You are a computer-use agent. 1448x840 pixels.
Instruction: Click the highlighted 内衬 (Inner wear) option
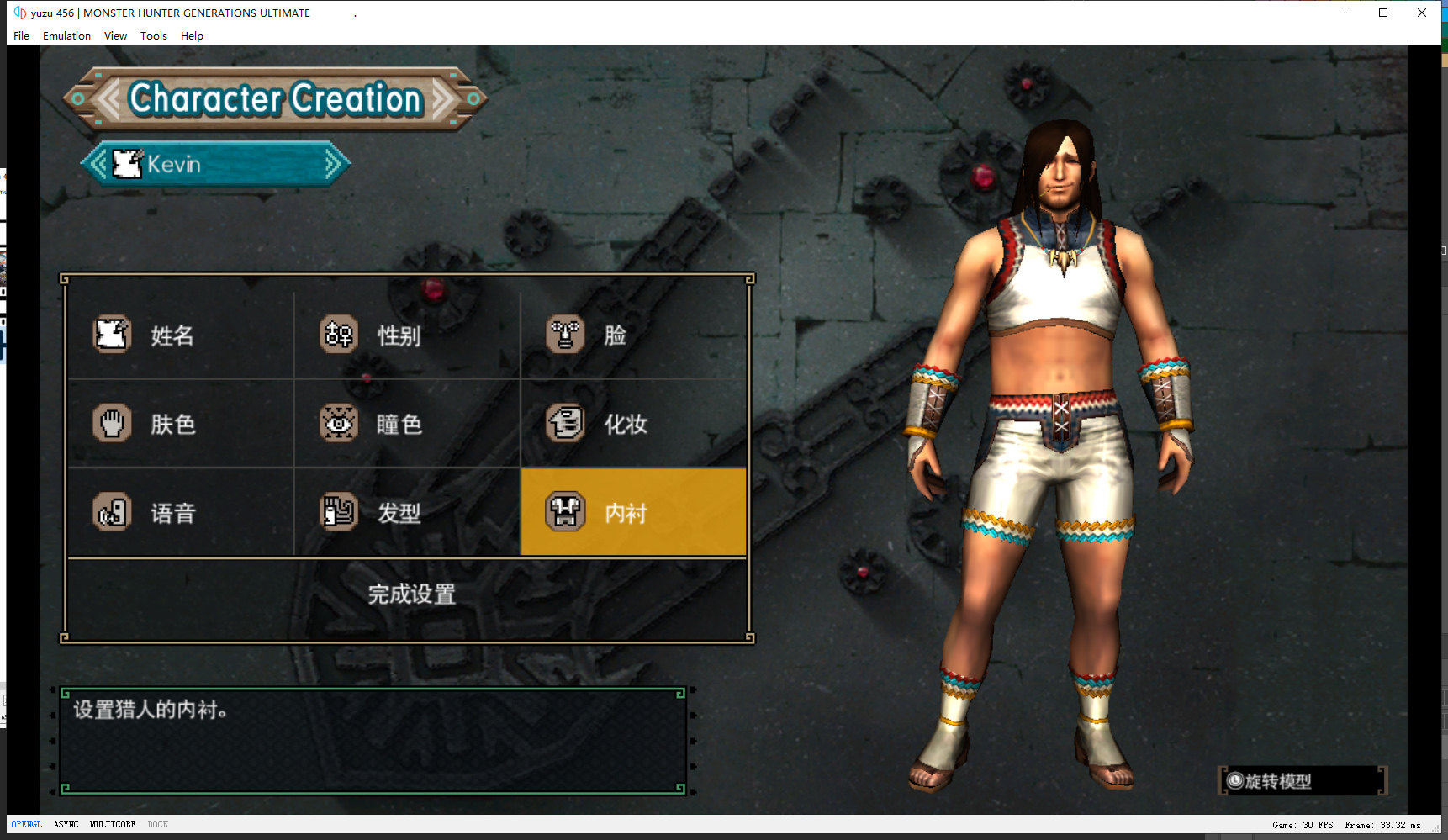pos(632,512)
